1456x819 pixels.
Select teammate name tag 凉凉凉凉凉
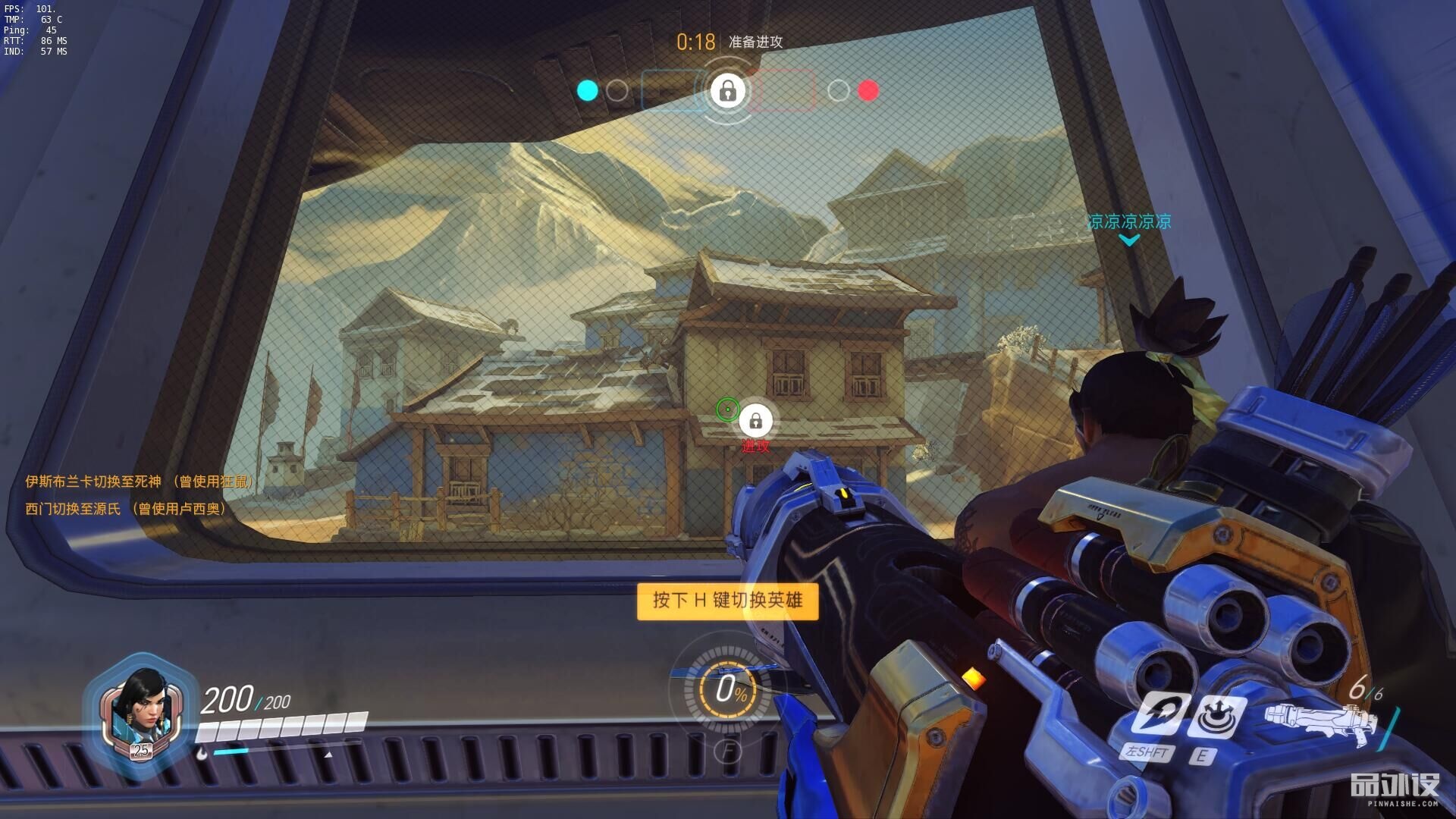tap(1129, 221)
